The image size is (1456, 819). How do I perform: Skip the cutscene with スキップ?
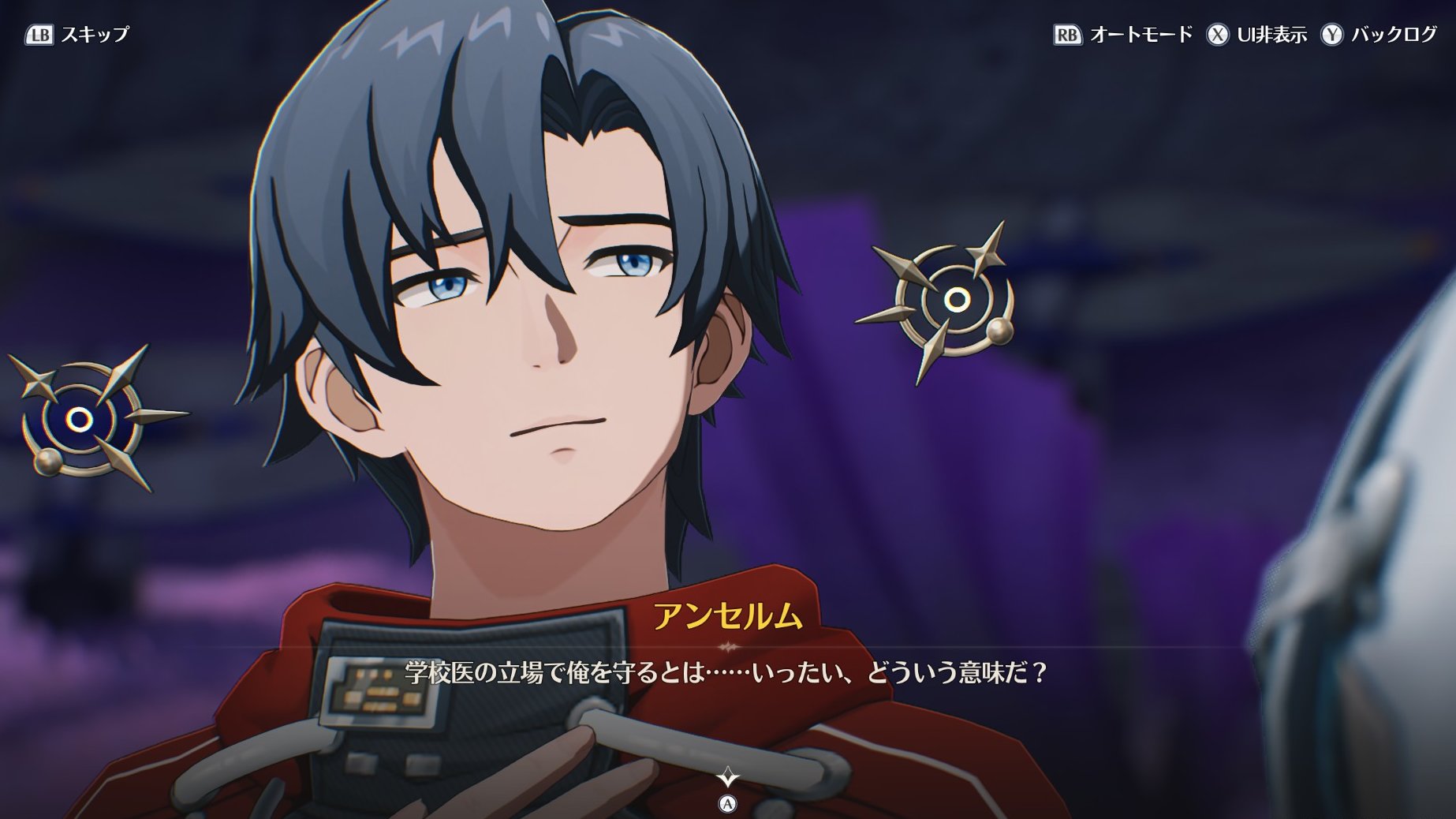77,35
